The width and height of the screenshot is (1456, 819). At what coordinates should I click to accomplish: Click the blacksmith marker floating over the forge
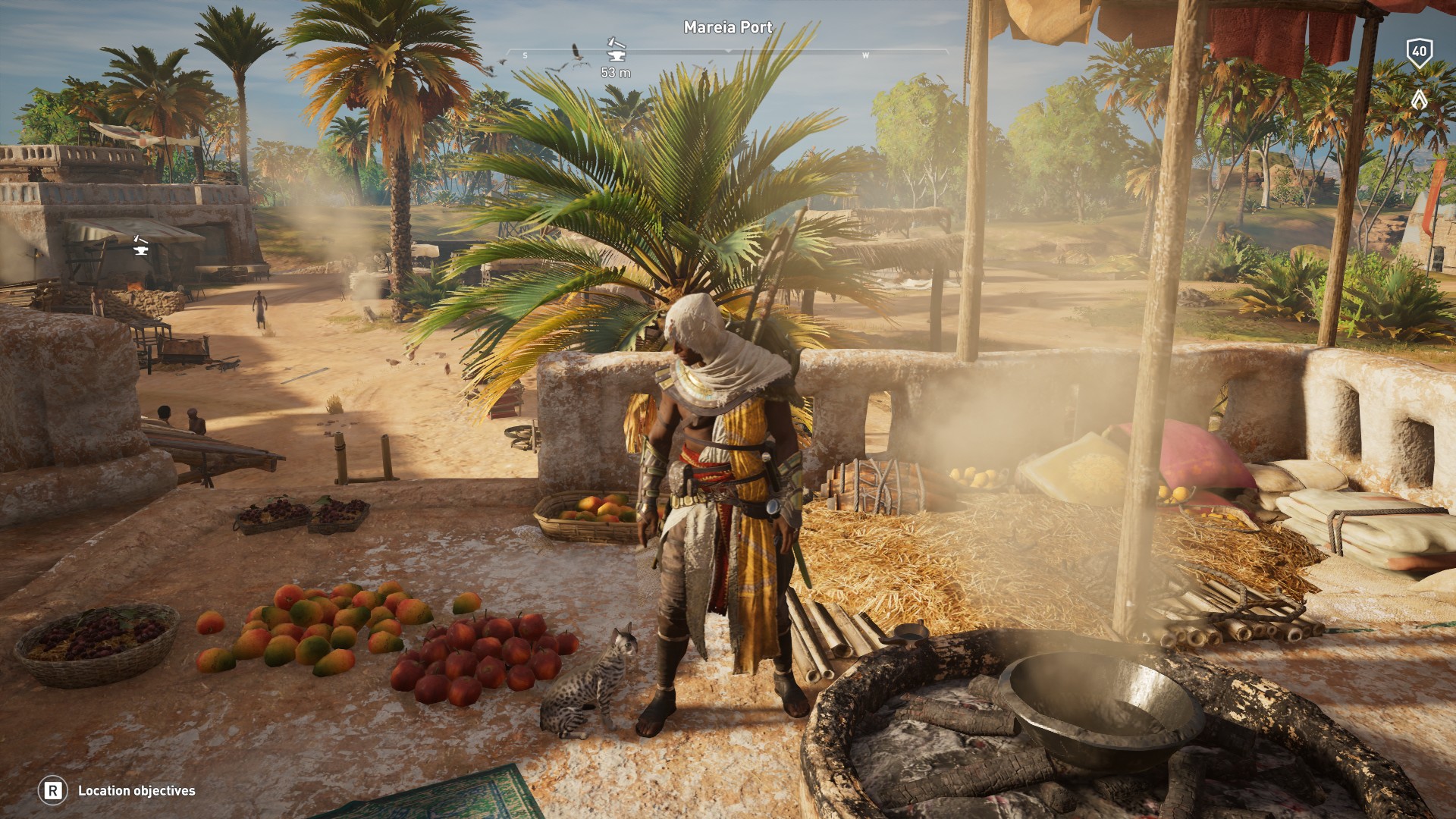140,244
